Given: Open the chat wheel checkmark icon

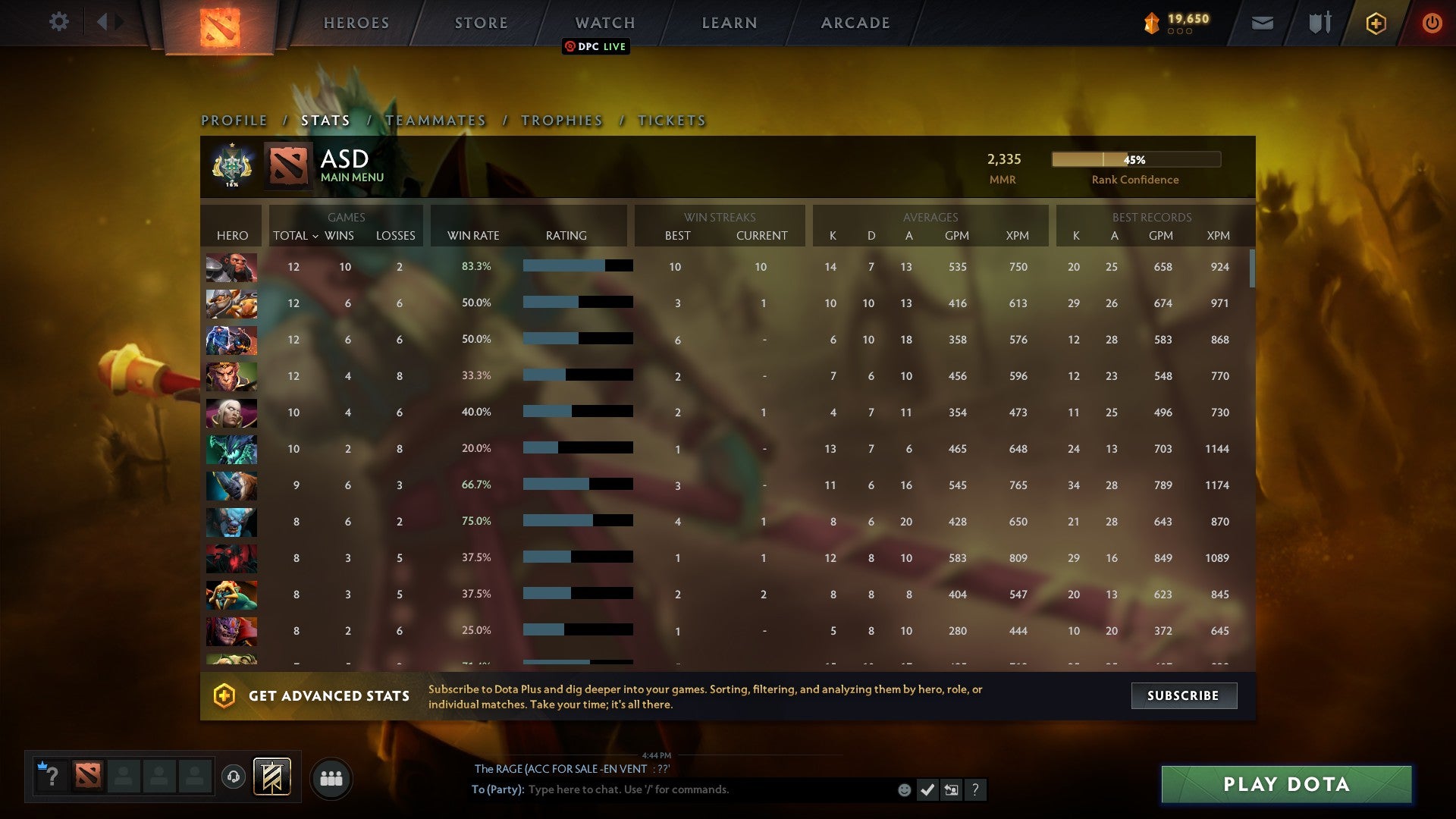Looking at the screenshot, I should 927,789.
